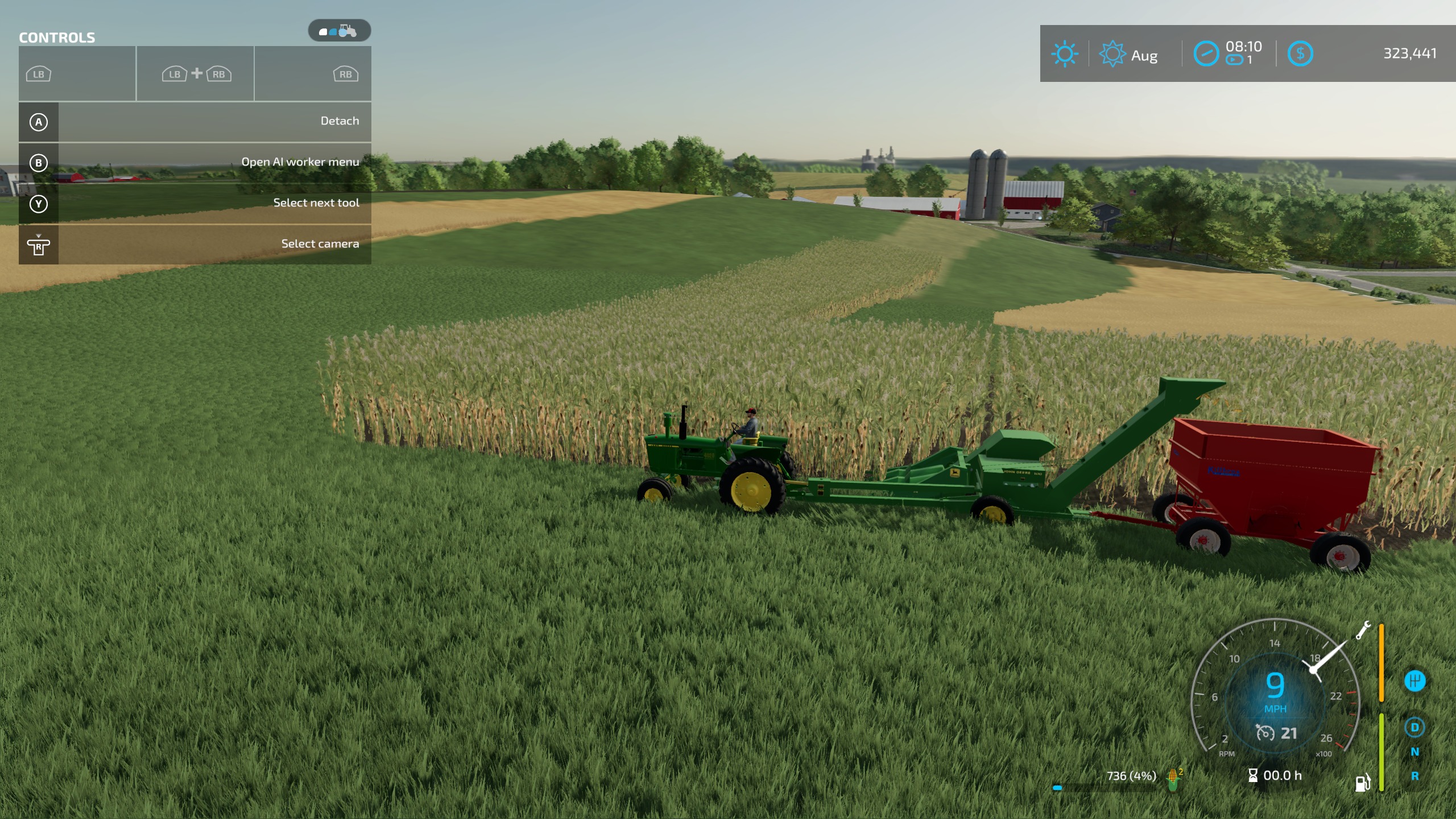
Task: Choose the D drive gear indicator
Action: 1414,727
